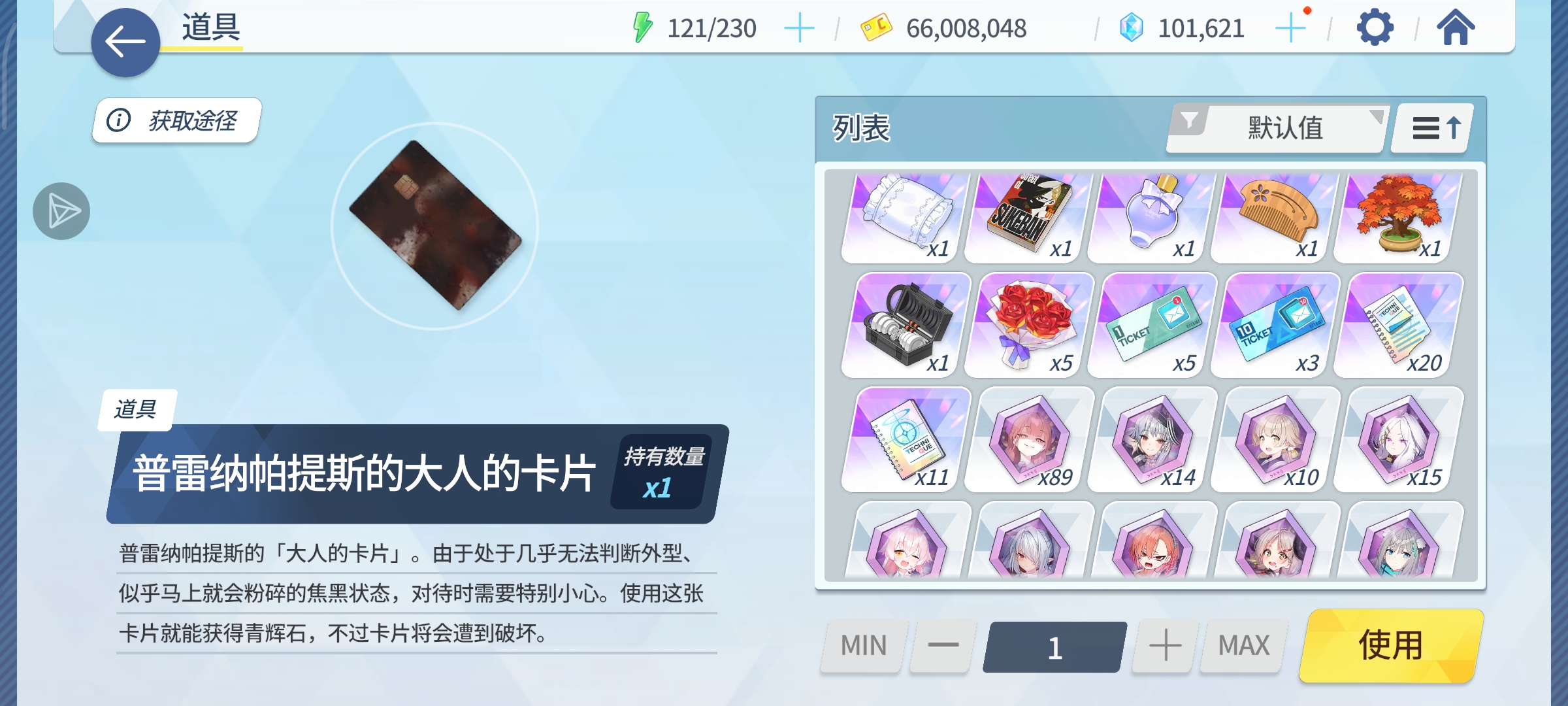Screen dimensions: 1568x706
Task: Open gem purchase via plus with red dot
Action: [1290, 27]
